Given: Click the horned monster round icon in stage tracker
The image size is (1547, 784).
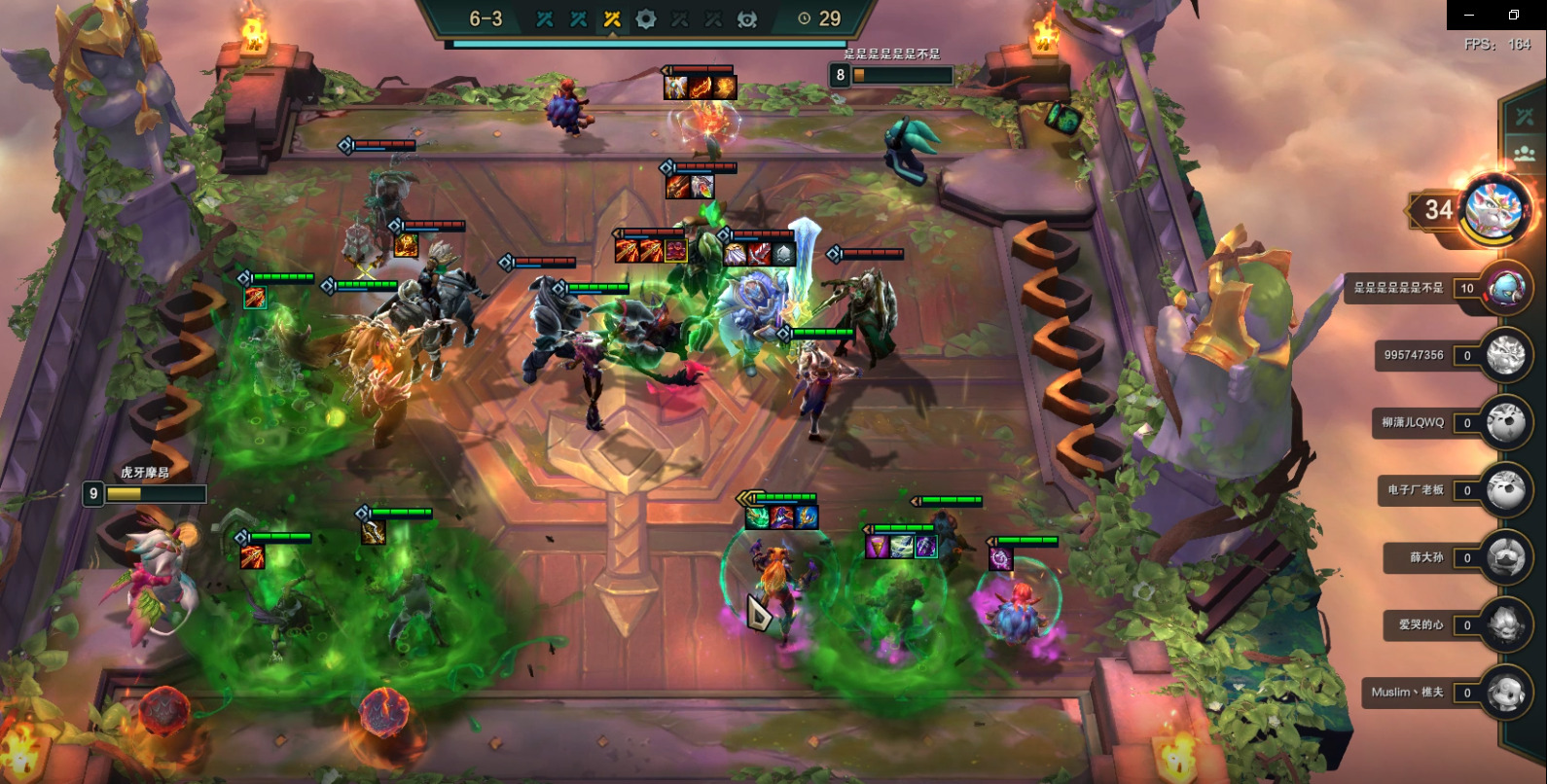Looking at the screenshot, I should coord(747,18).
